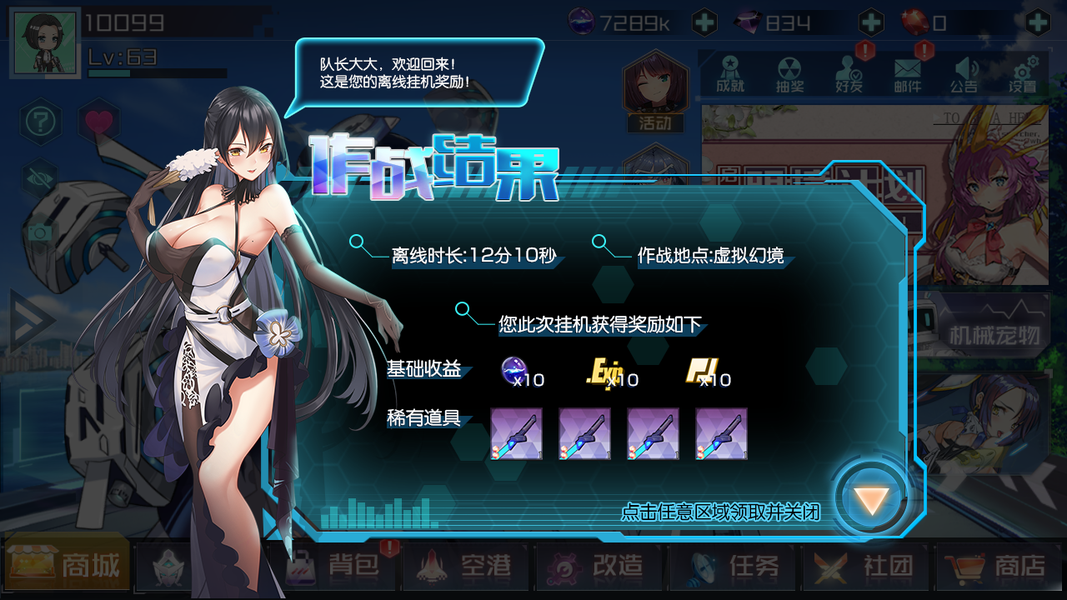1067x600 pixels.
Task: Open the 好友 friends list
Action: pyautogui.click(x=848, y=73)
